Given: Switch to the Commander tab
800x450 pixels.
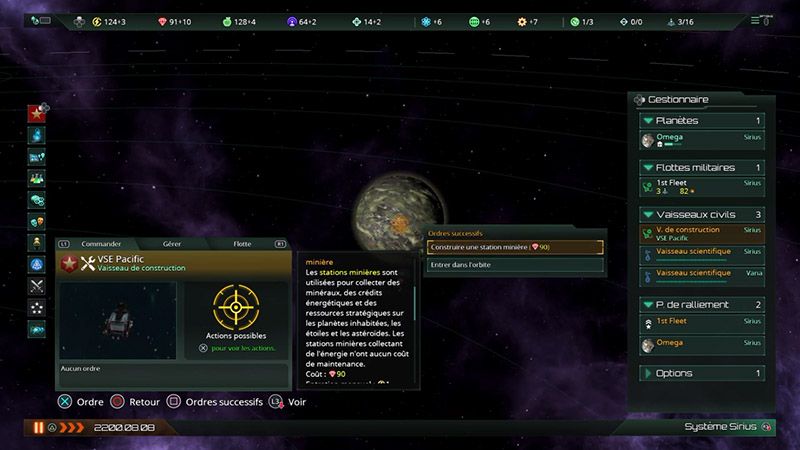Looking at the screenshot, I should pos(101,243).
